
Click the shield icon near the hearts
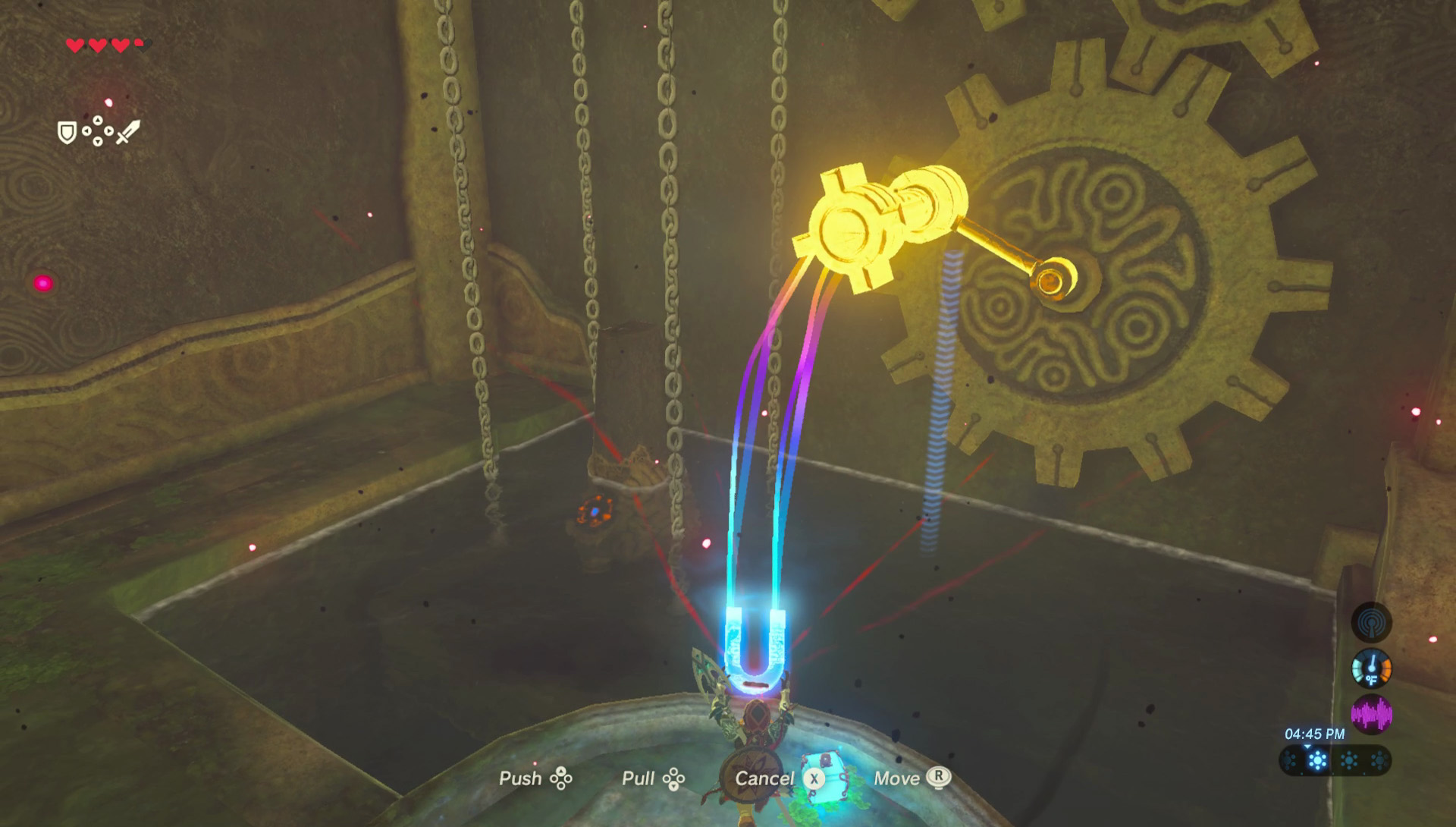[66, 133]
